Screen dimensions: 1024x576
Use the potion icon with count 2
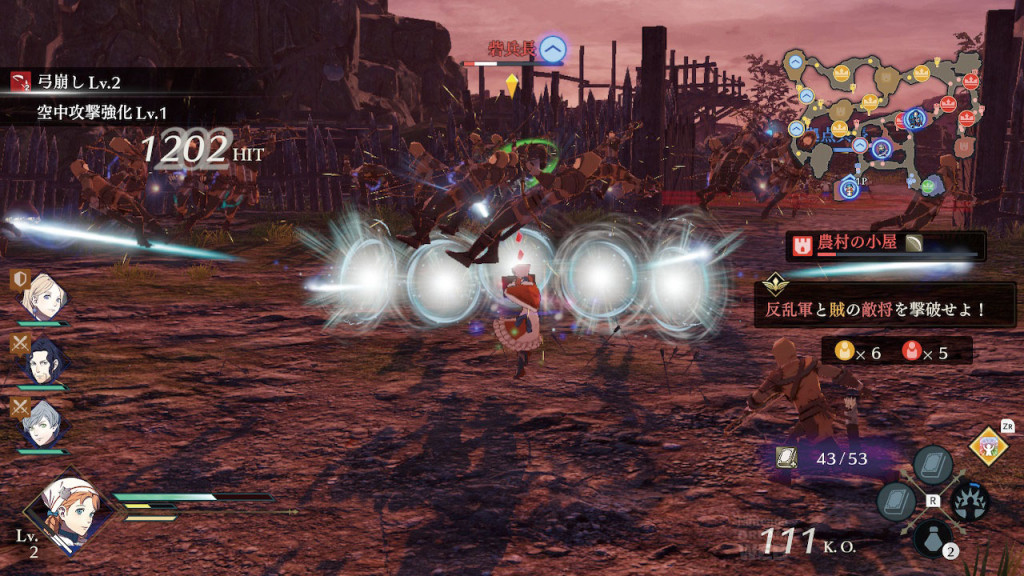tap(933, 538)
